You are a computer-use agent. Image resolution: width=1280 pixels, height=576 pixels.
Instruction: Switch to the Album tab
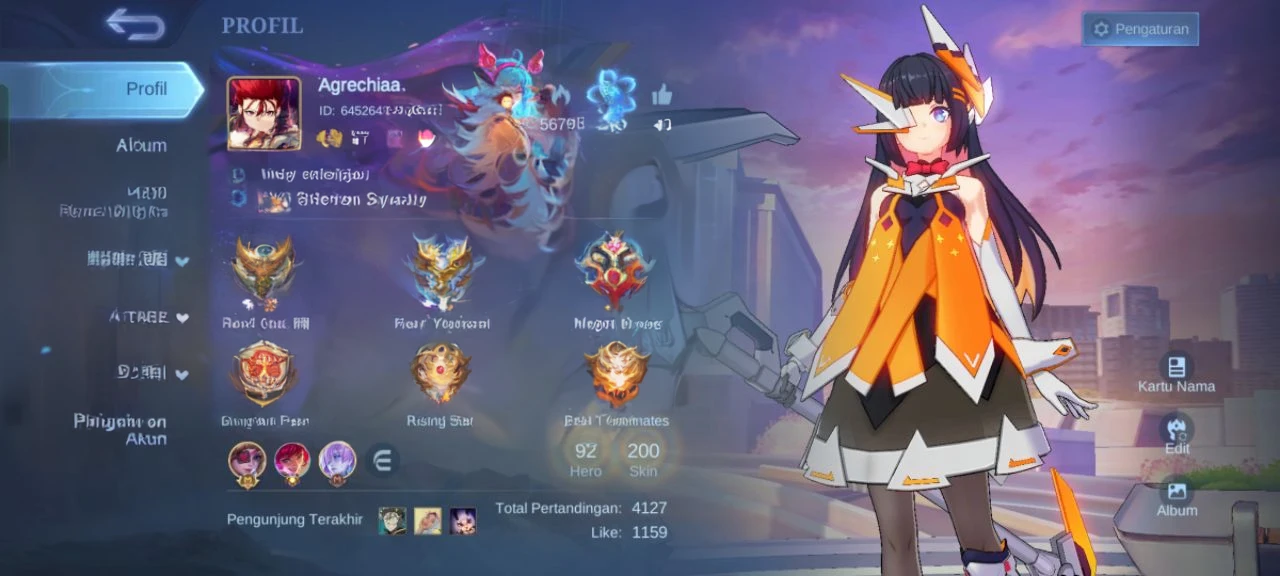140,145
